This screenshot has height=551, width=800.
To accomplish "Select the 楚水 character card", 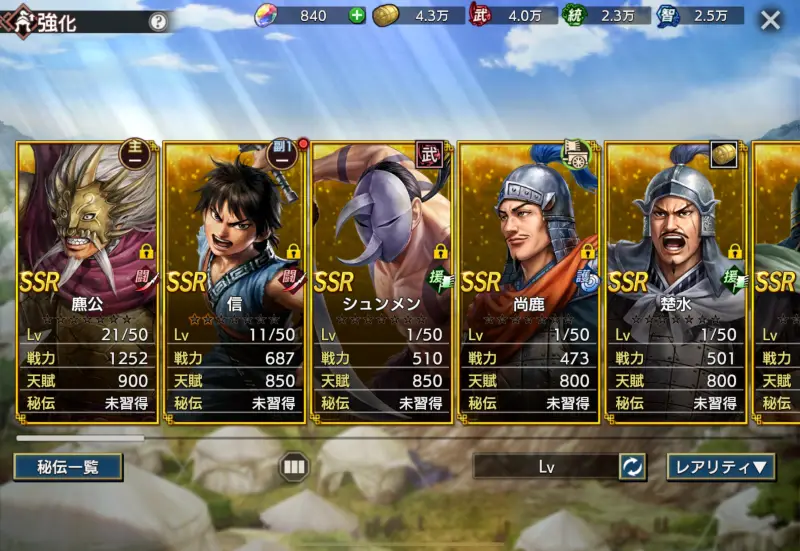I will (675, 282).
